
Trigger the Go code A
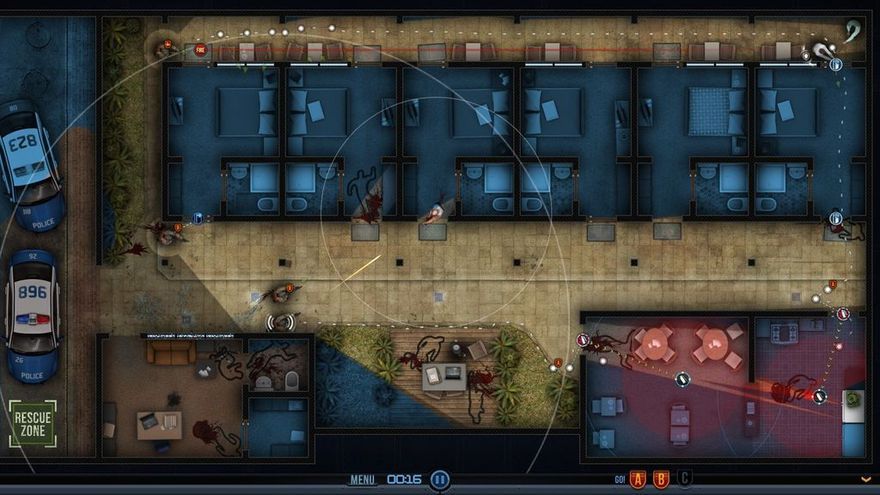[x=638, y=479]
